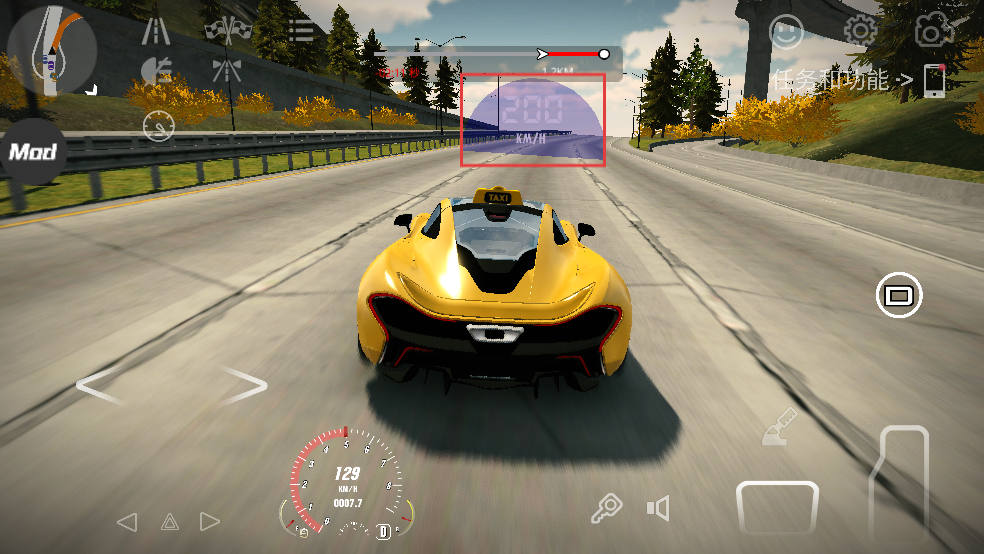Steer left with the large left arrow
This screenshot has width=984, height=554.
pyautogui.click(x=99, y=385)
